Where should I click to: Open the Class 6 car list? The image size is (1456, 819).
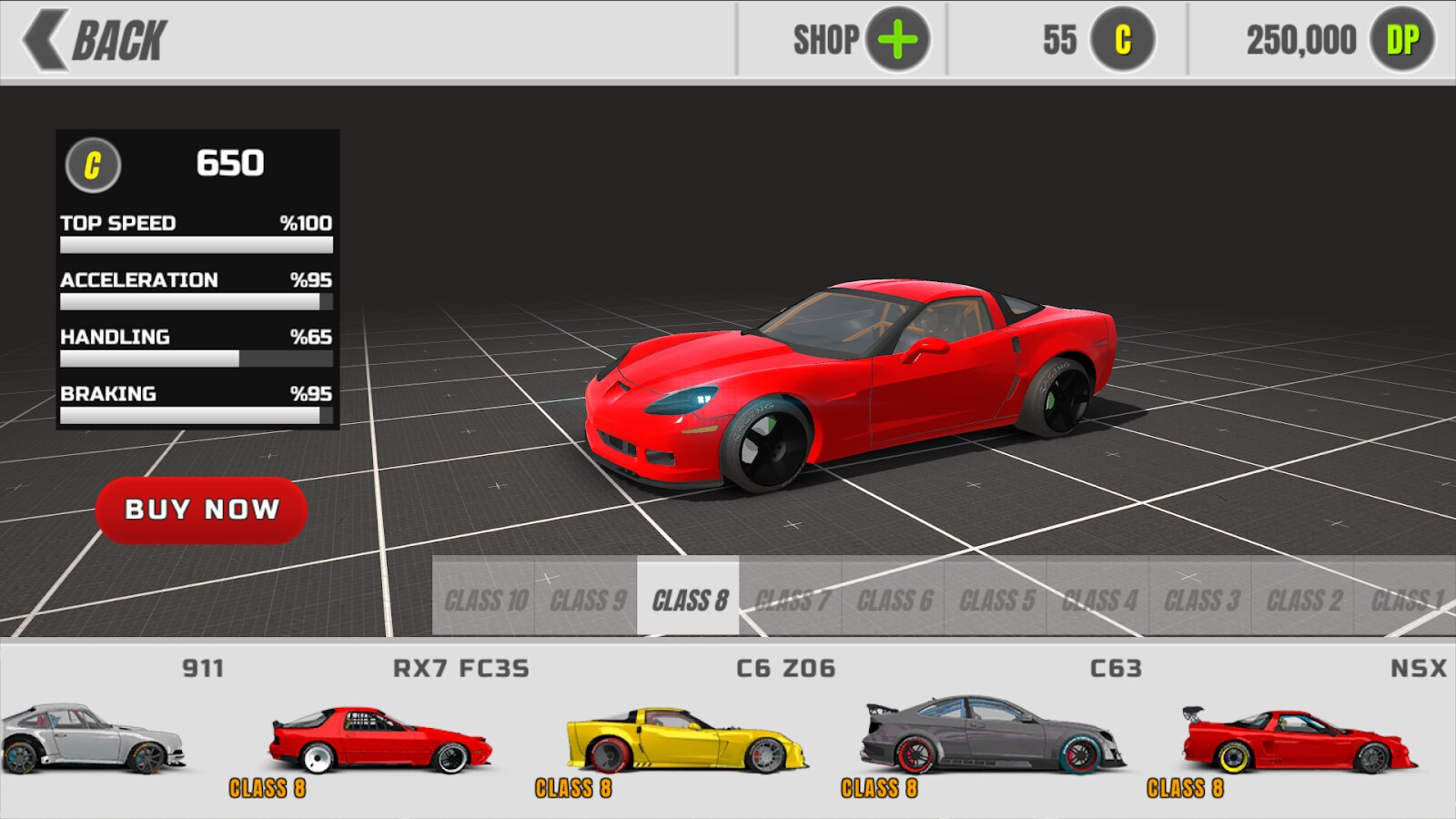(894, 601)
